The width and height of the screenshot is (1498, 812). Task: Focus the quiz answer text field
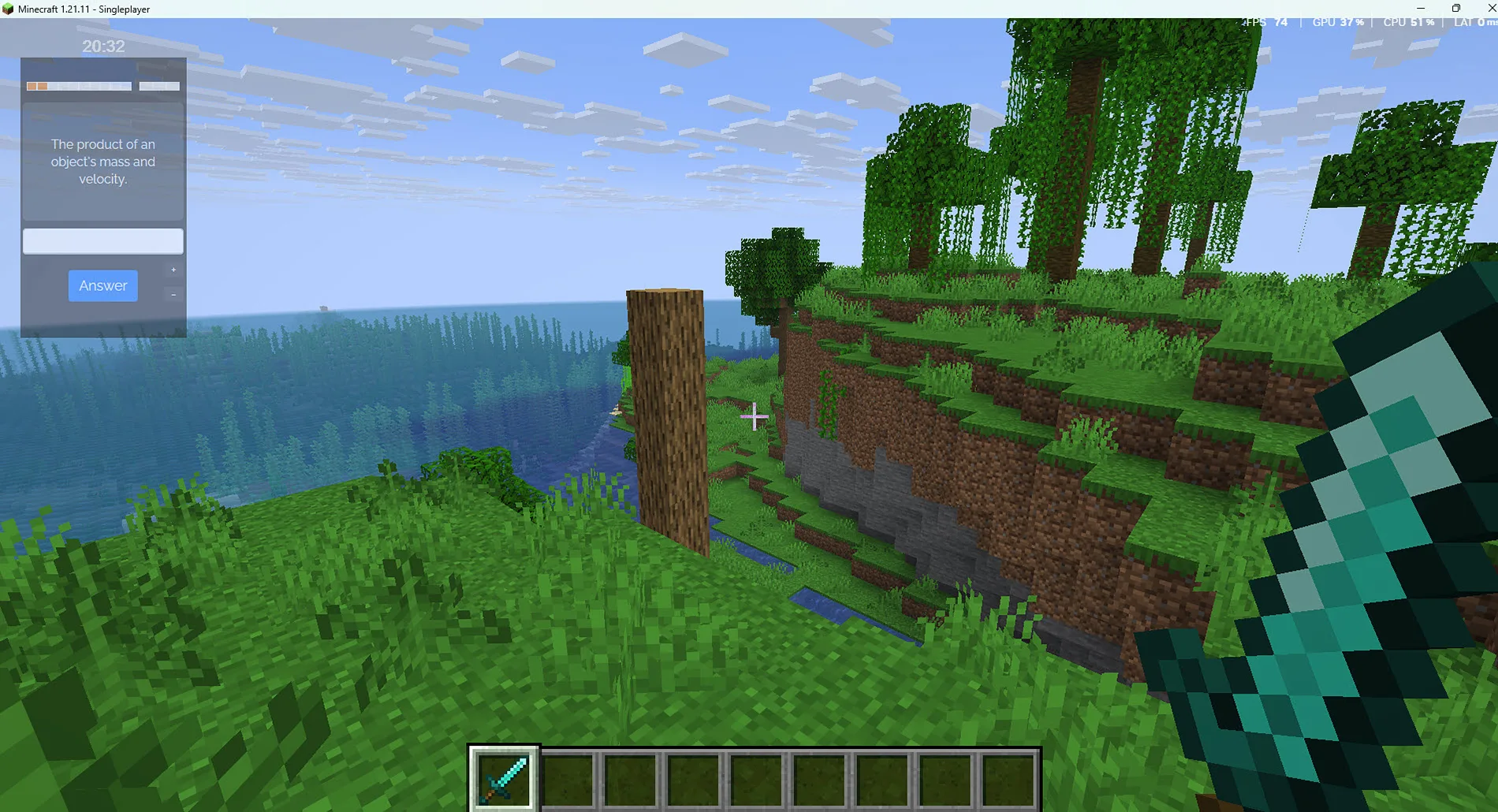click(102, 241)
